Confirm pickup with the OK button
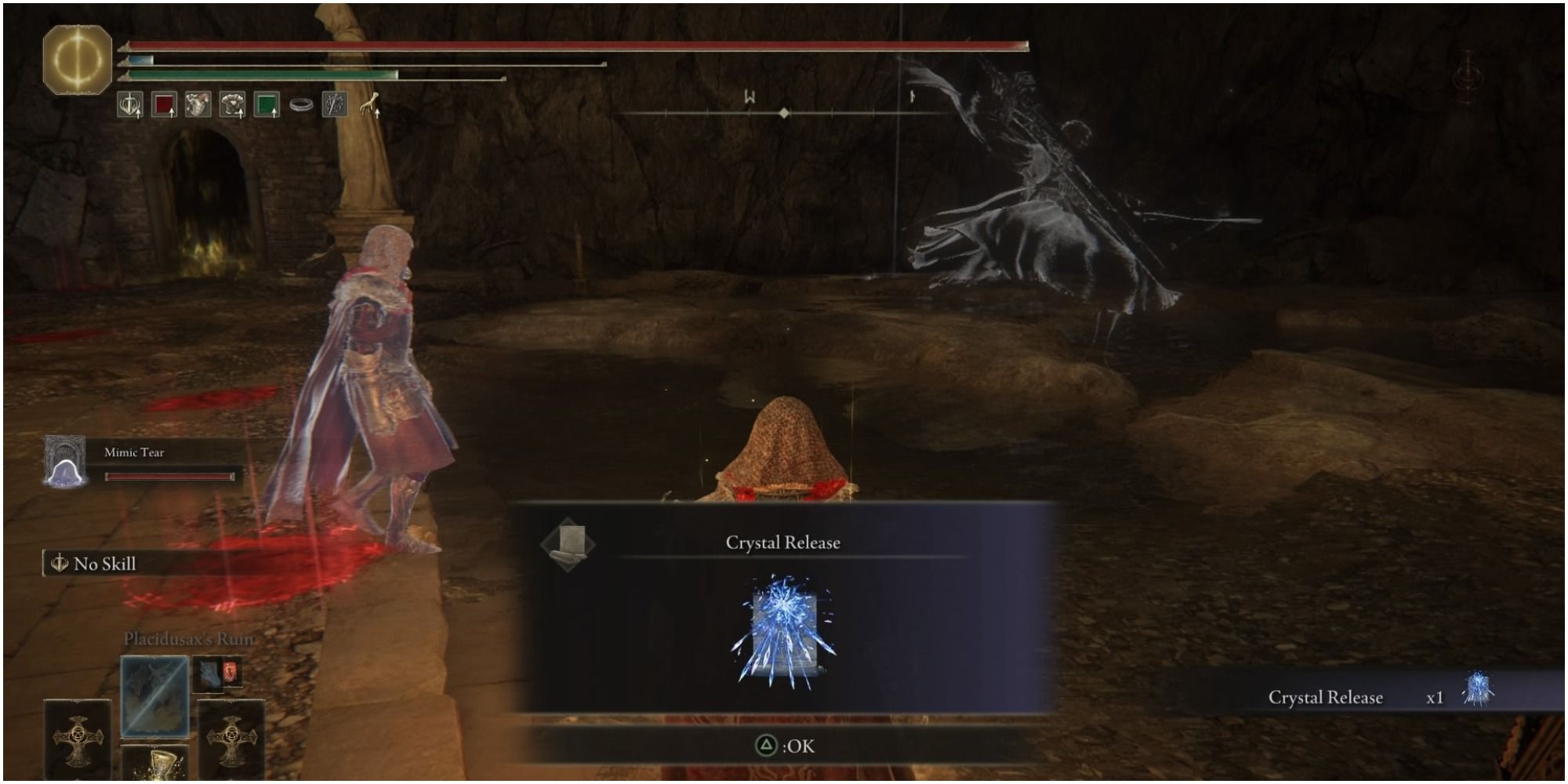The height and width of the screenshot is (784, 1568). coord(784,746)
